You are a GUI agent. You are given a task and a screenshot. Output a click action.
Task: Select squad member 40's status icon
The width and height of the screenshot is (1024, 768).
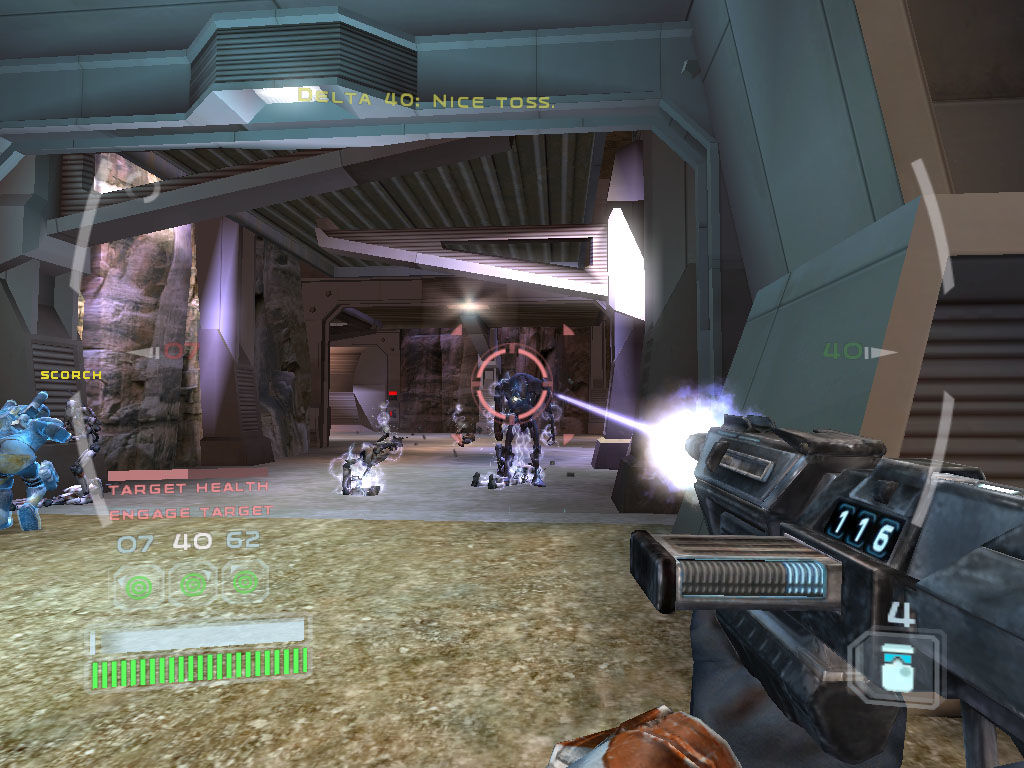tap(191, 581)
